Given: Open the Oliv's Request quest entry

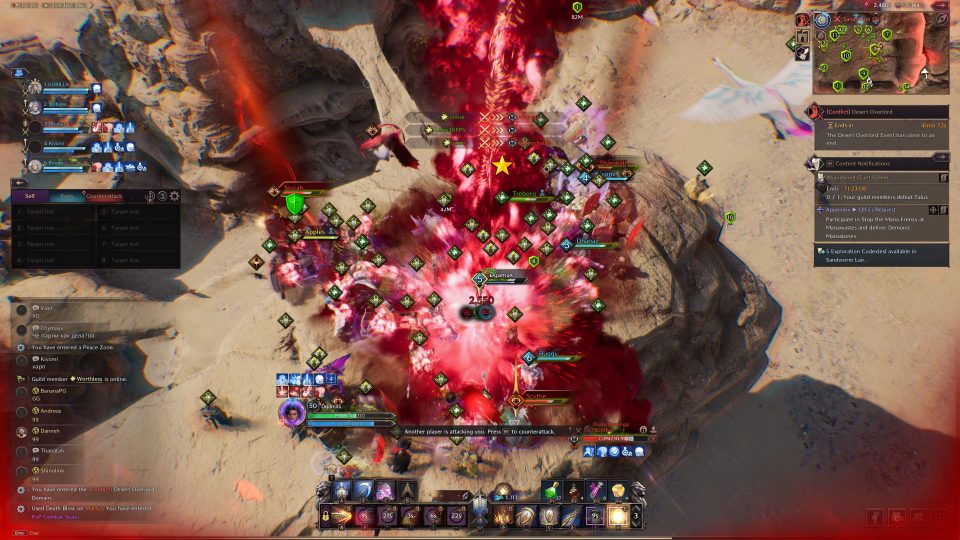Looking at the screenshot, I should 860,210.
